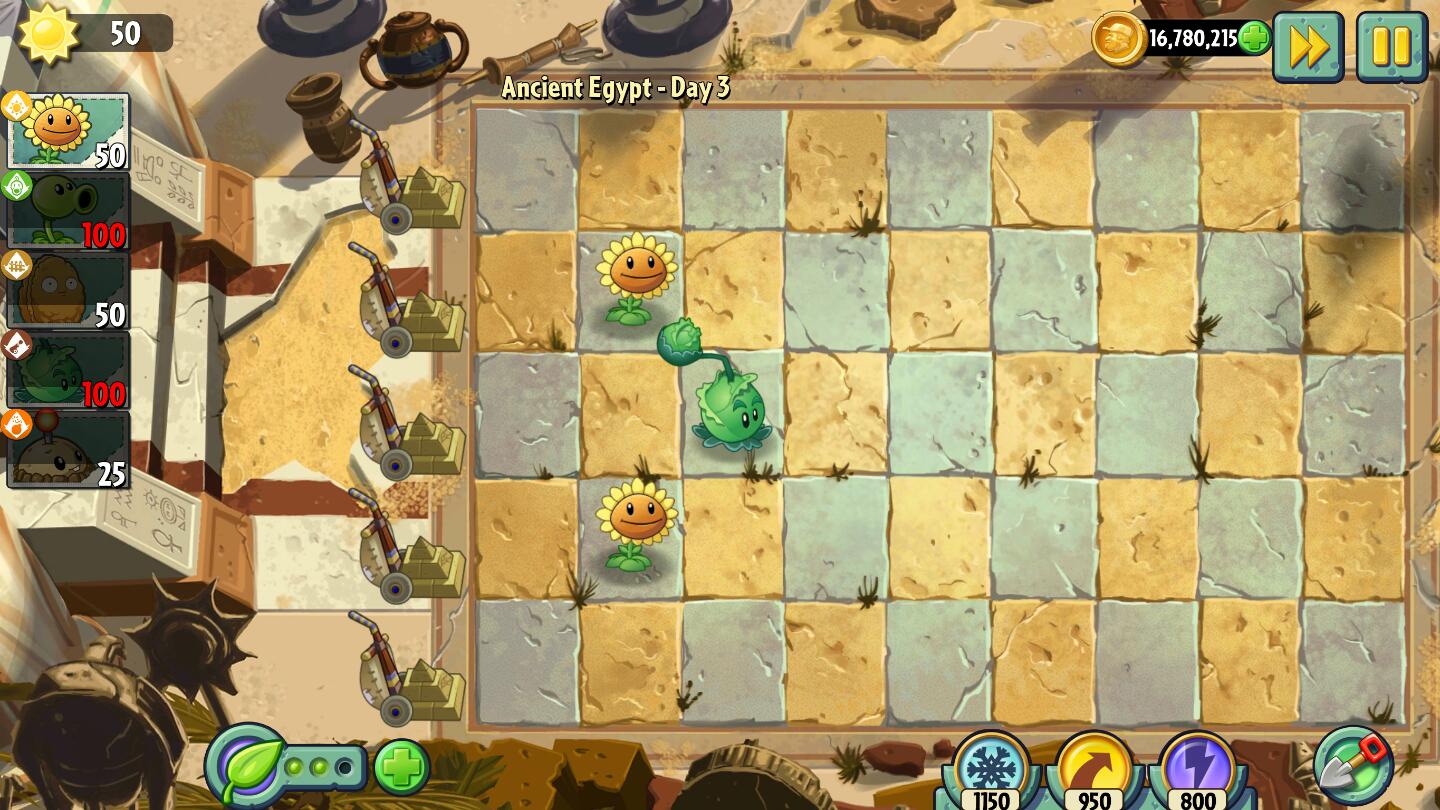Equip the shovel tool
The image size is (1440, 810).
[x=1353, y=765]
